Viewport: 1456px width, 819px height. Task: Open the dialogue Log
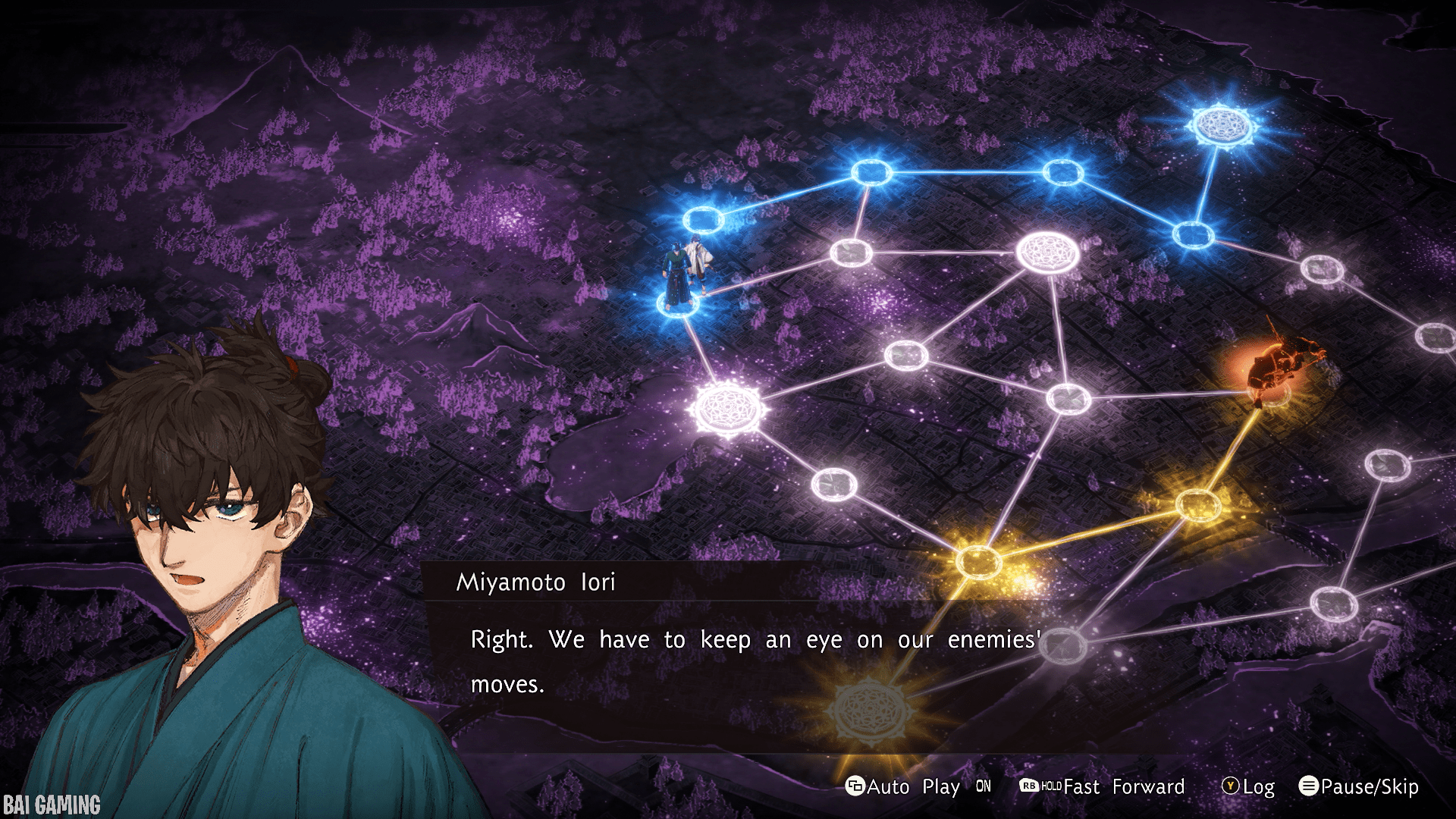[x=1248, y=786]
